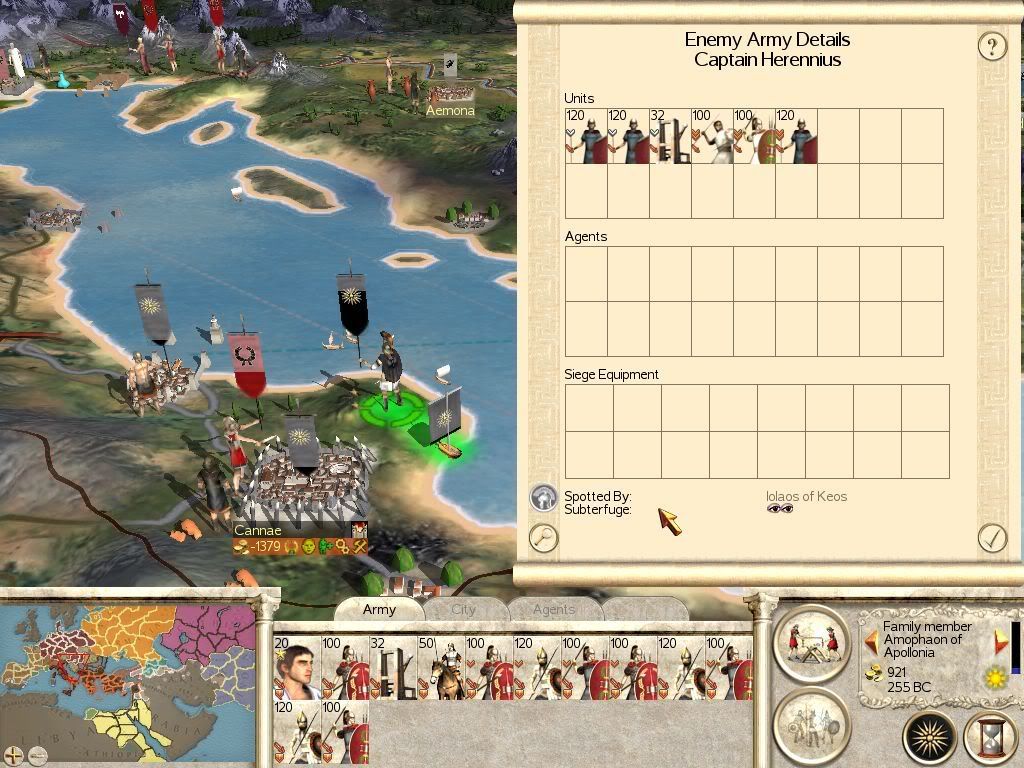The width and height of the screenshot is (1024, 768).
Task: Select your 32-man siege engine card
Action: [x=392, y=668]
